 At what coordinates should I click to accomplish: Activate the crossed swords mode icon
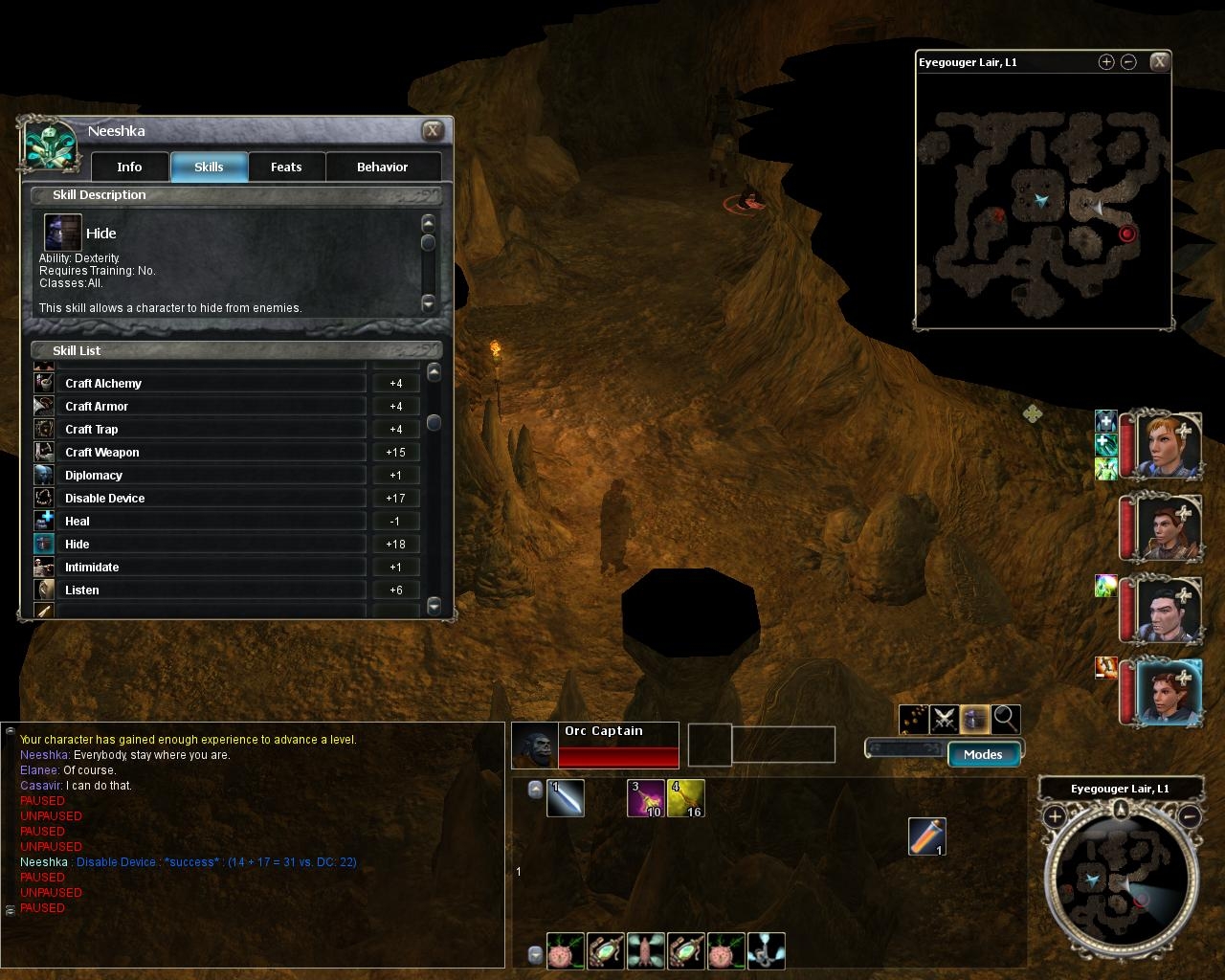[945, 718]
